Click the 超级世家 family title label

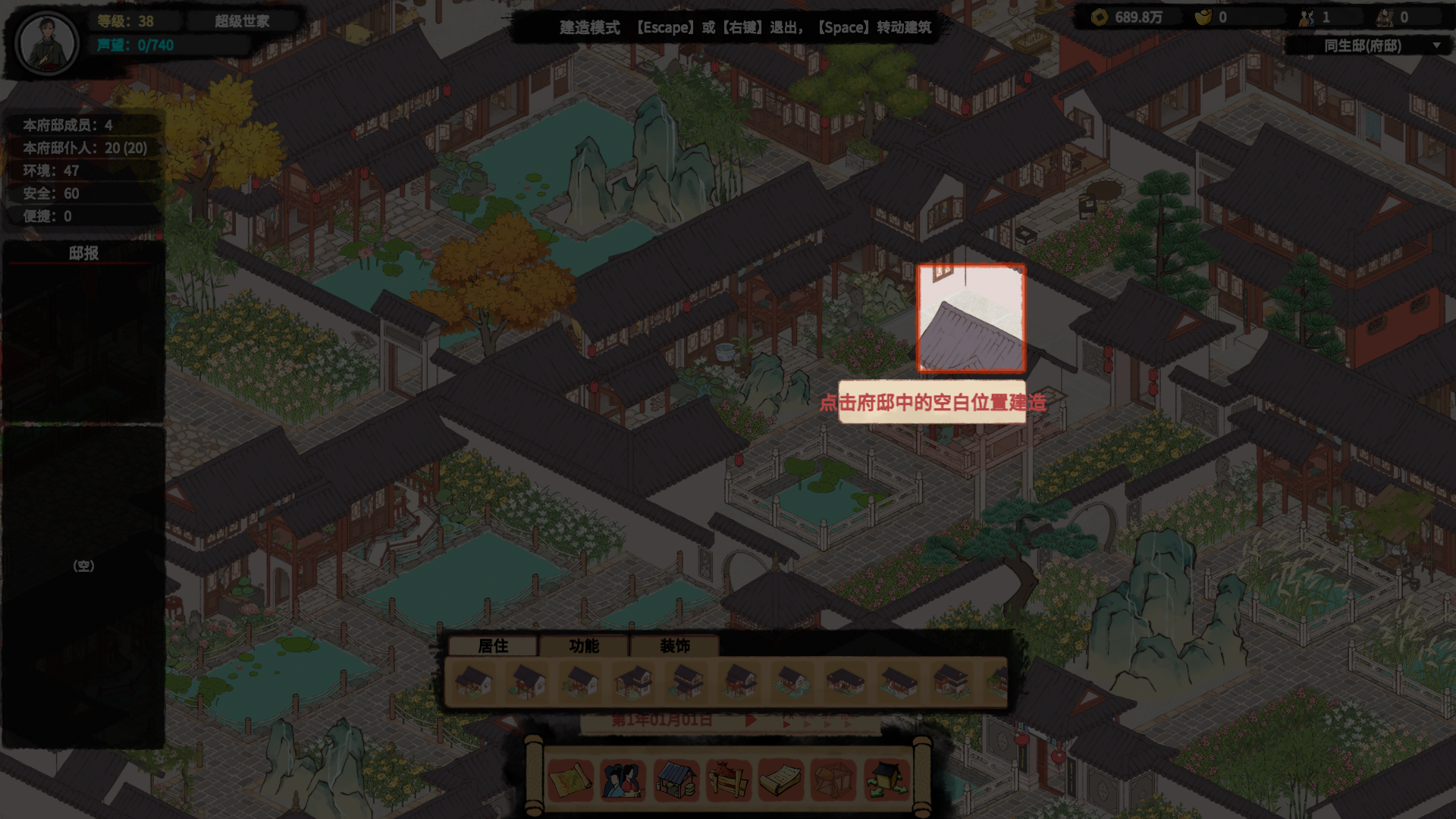[x=242, y=21]
